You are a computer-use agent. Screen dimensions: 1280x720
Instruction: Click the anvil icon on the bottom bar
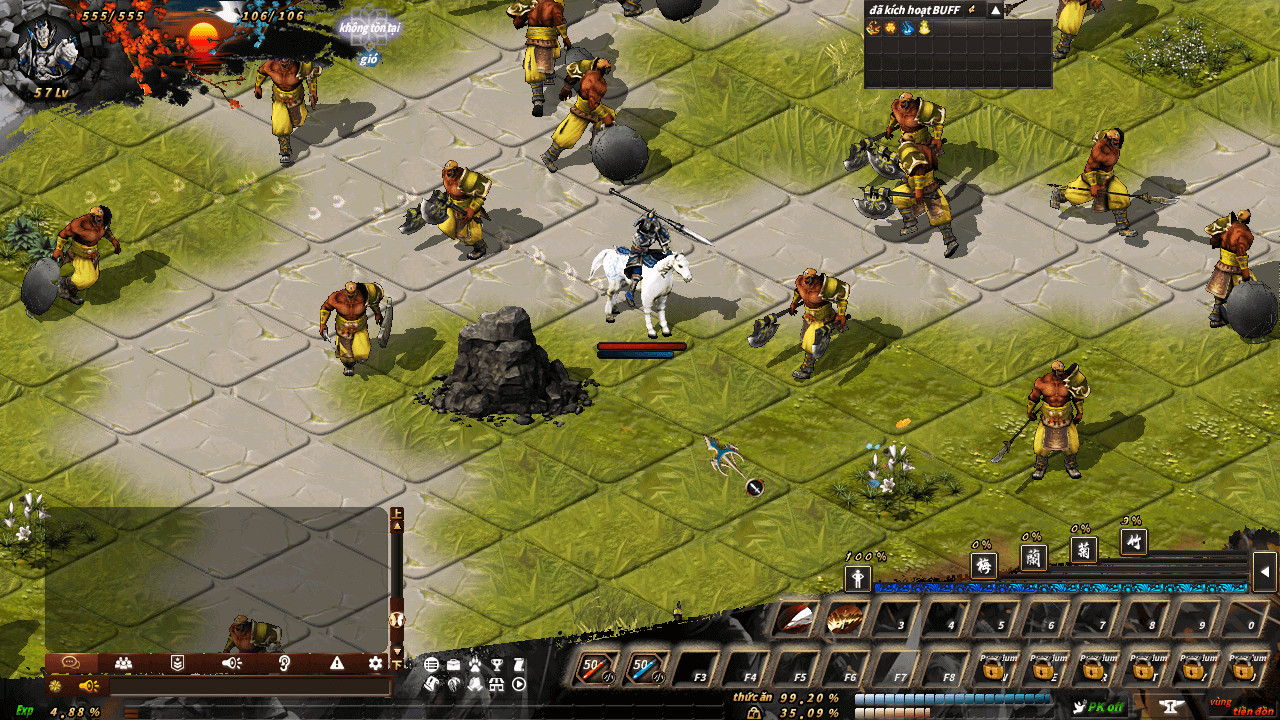click(x=1170, y=706)
